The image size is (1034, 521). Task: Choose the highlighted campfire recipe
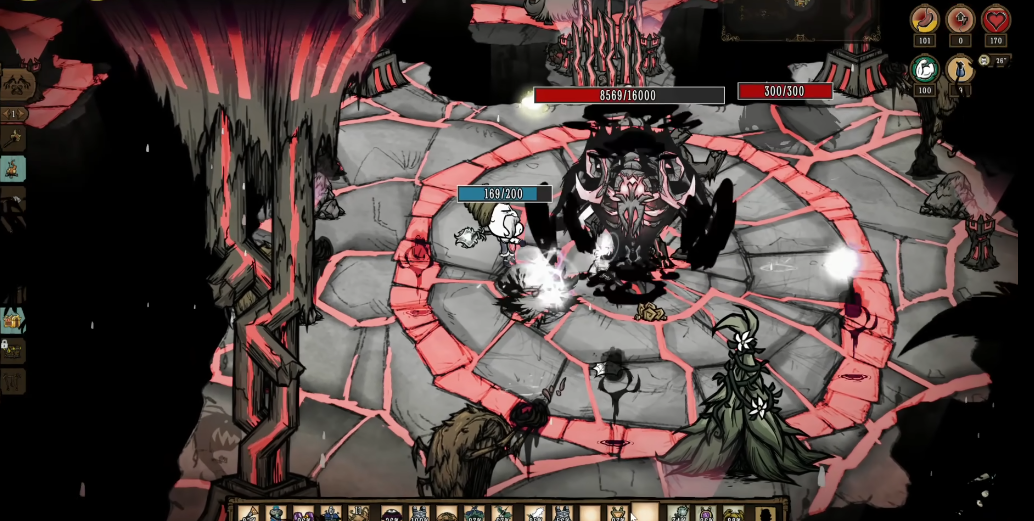coord(13,168)
